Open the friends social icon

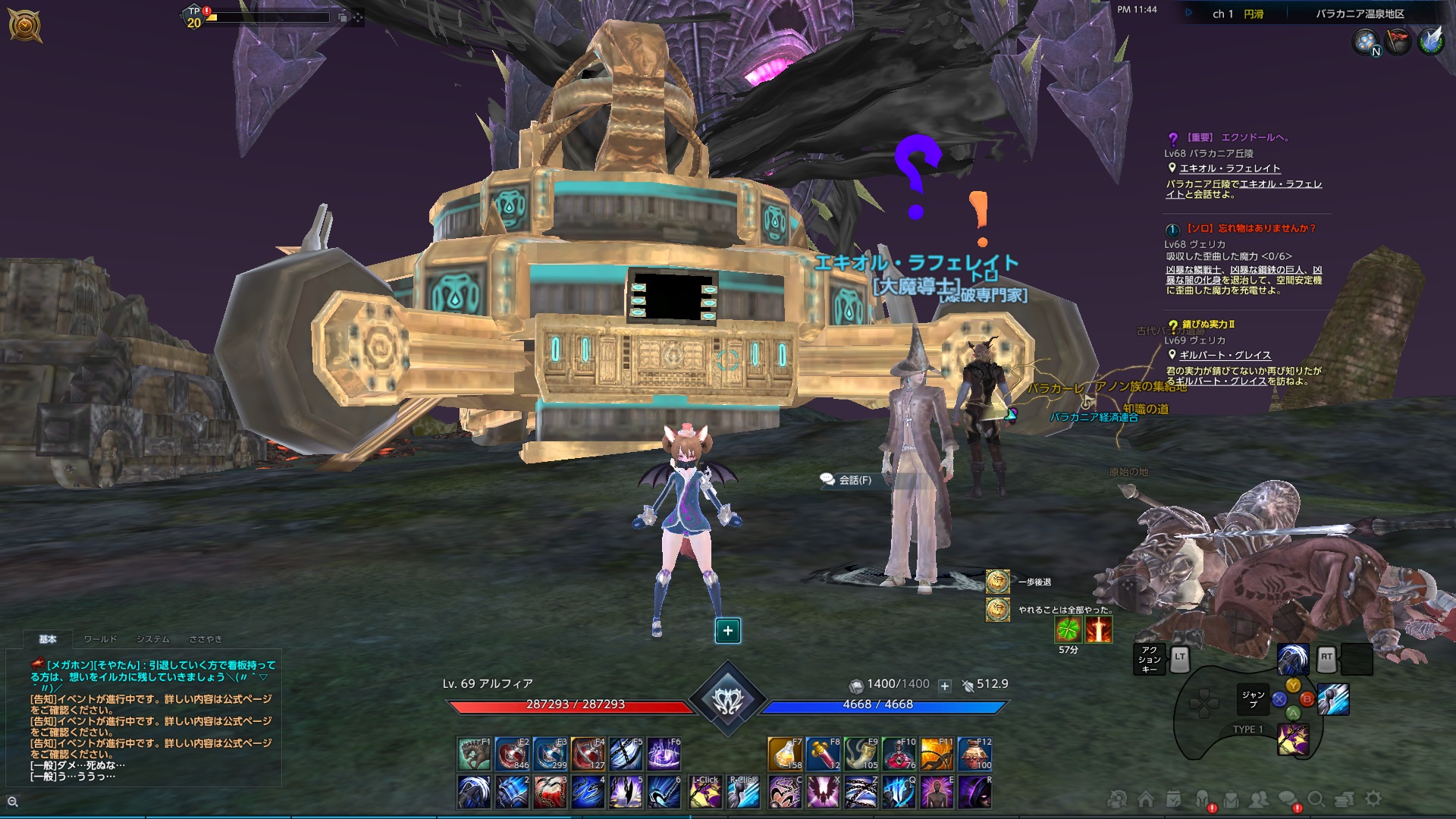(1260, 799)
